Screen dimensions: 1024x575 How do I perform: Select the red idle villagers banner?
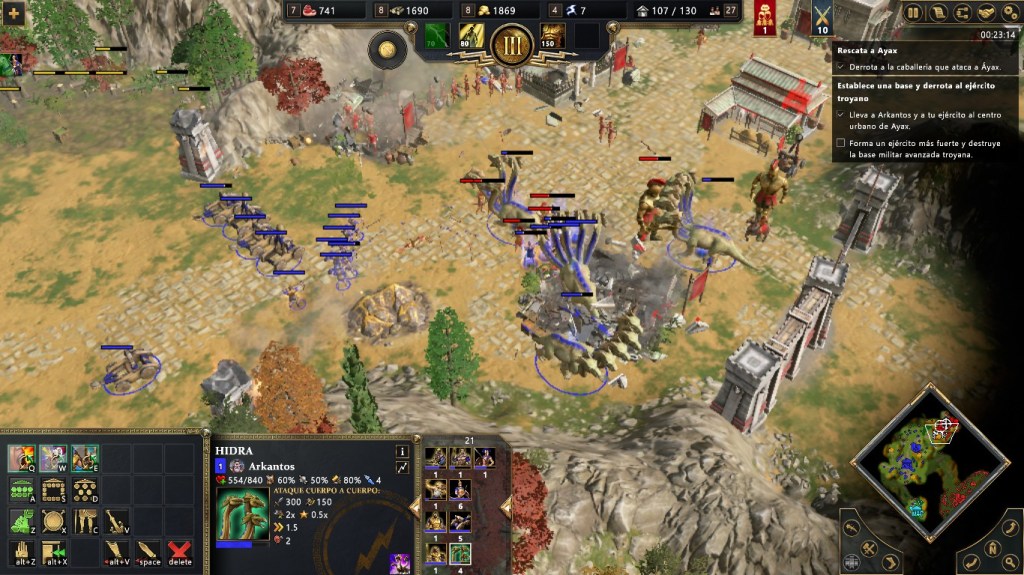pyautogui.click(x=766, y=17)
